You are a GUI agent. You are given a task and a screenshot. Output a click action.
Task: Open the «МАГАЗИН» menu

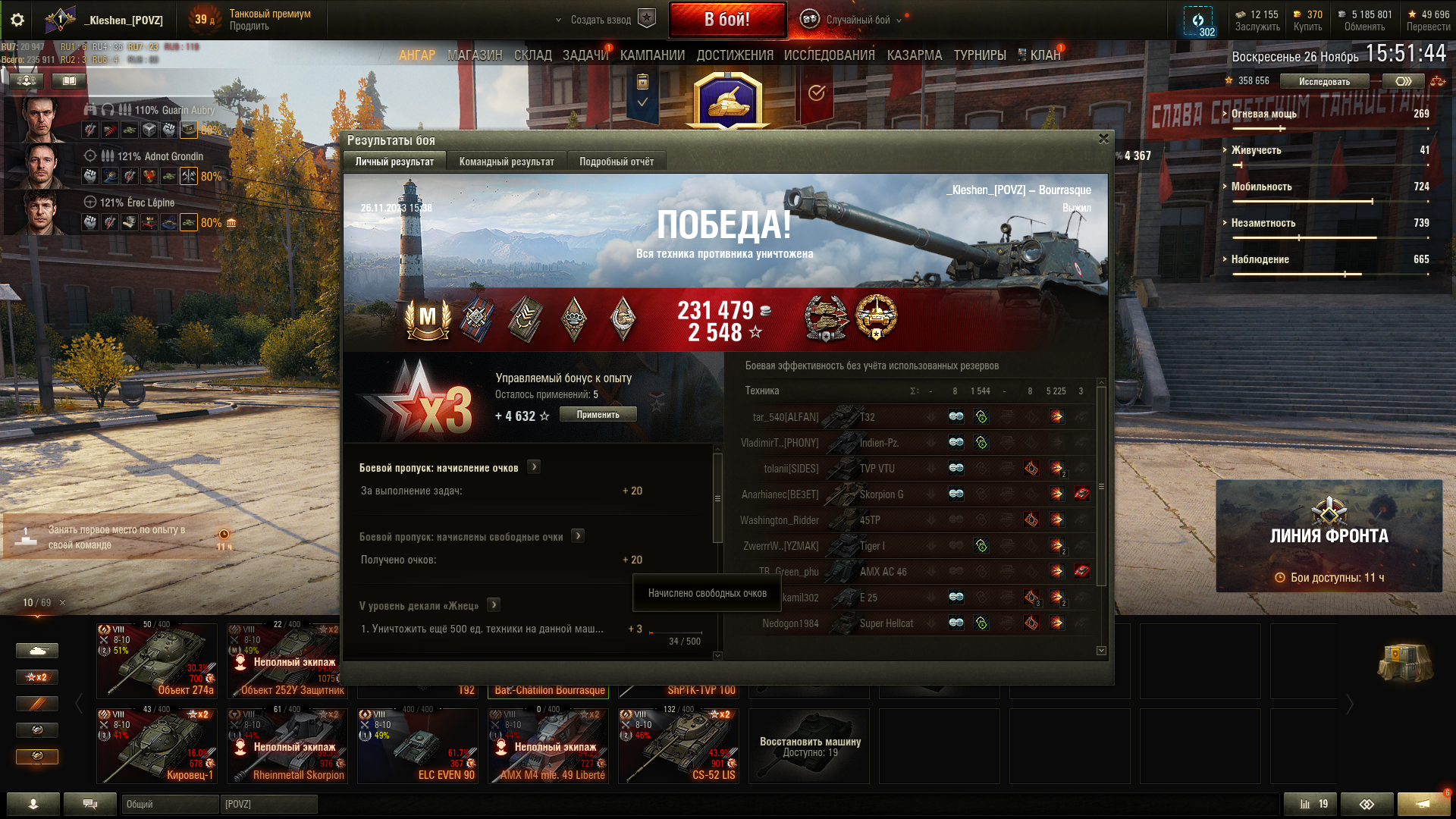coord(475,55)
